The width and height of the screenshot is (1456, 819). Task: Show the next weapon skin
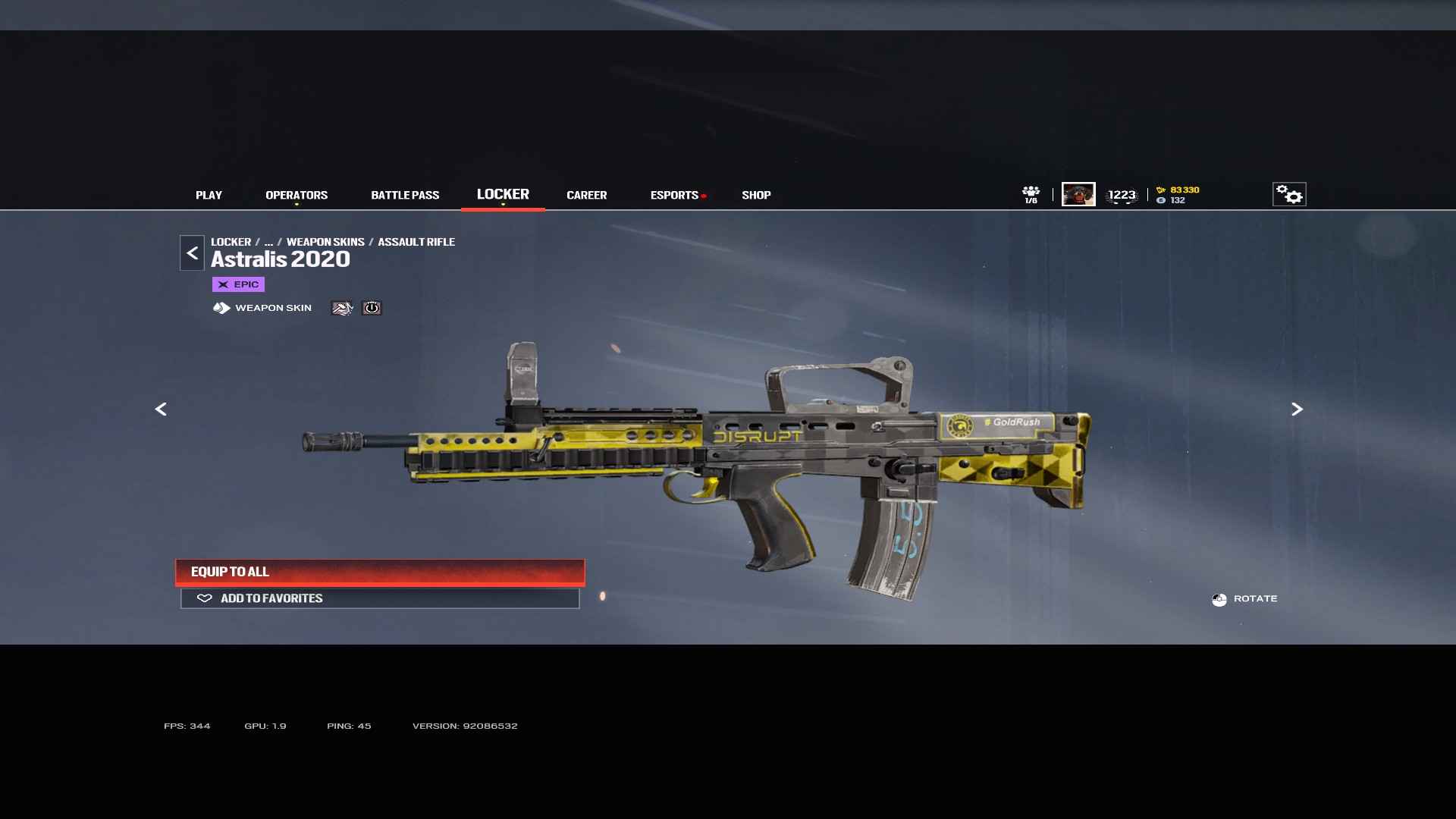[1297, 409]
